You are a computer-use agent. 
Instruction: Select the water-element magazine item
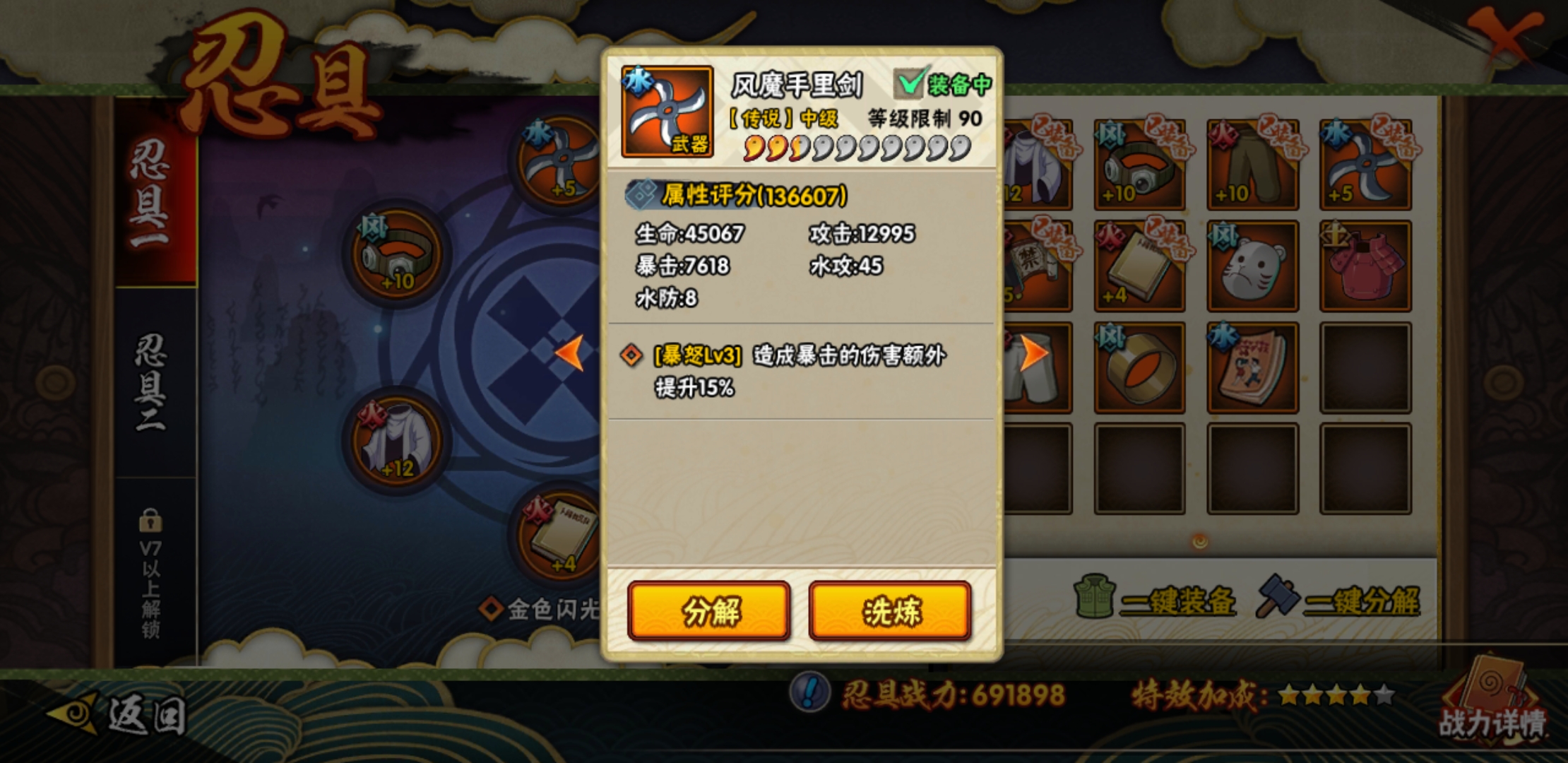tap(1252, 368)
